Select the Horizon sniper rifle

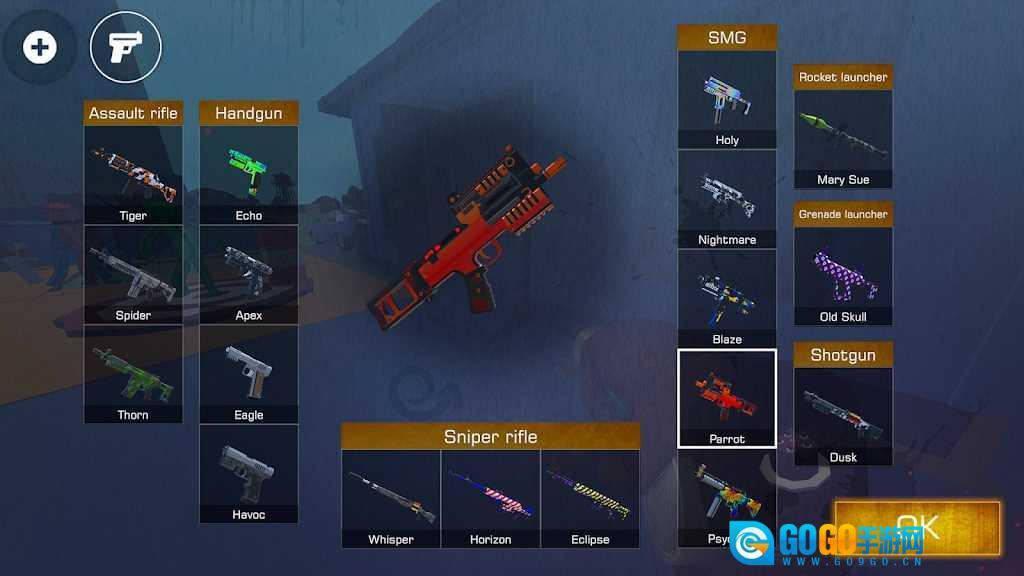tap(491, 498)
